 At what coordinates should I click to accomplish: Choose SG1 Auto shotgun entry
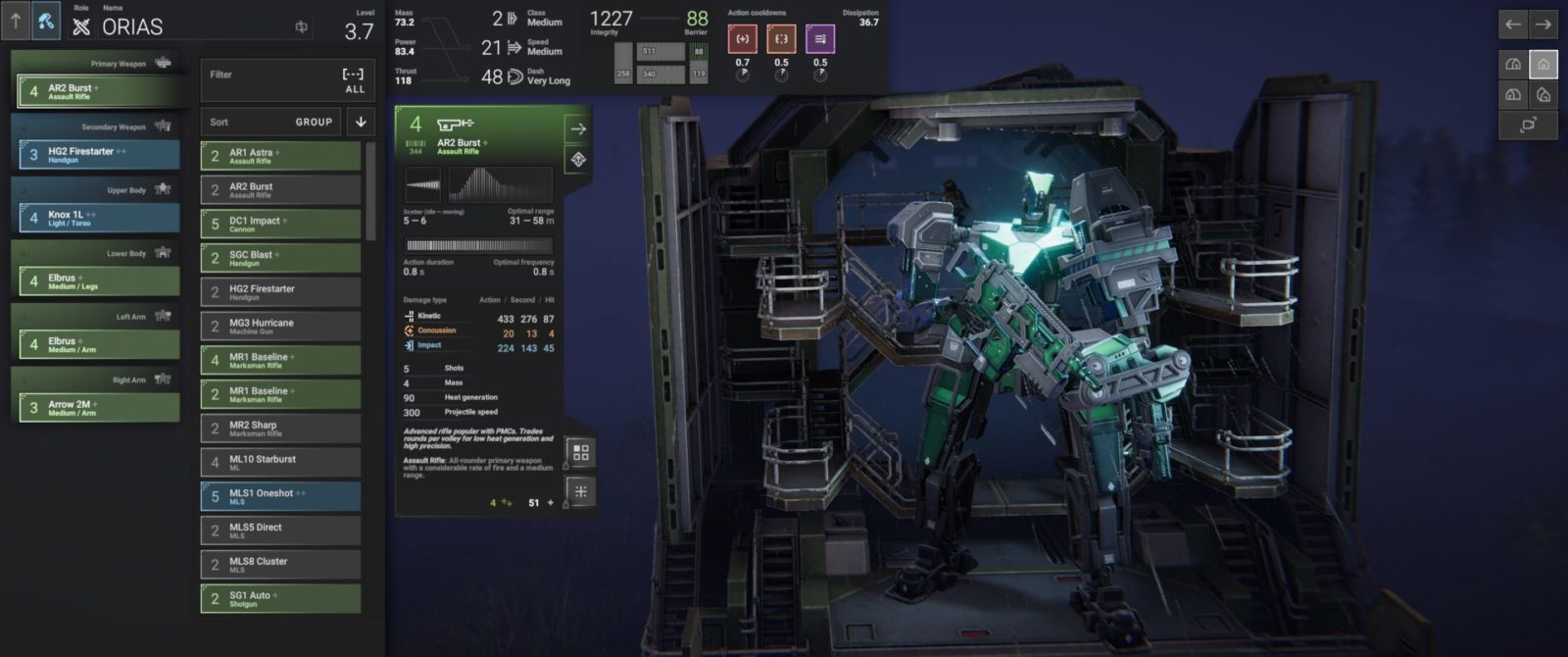tap(281, 598)
